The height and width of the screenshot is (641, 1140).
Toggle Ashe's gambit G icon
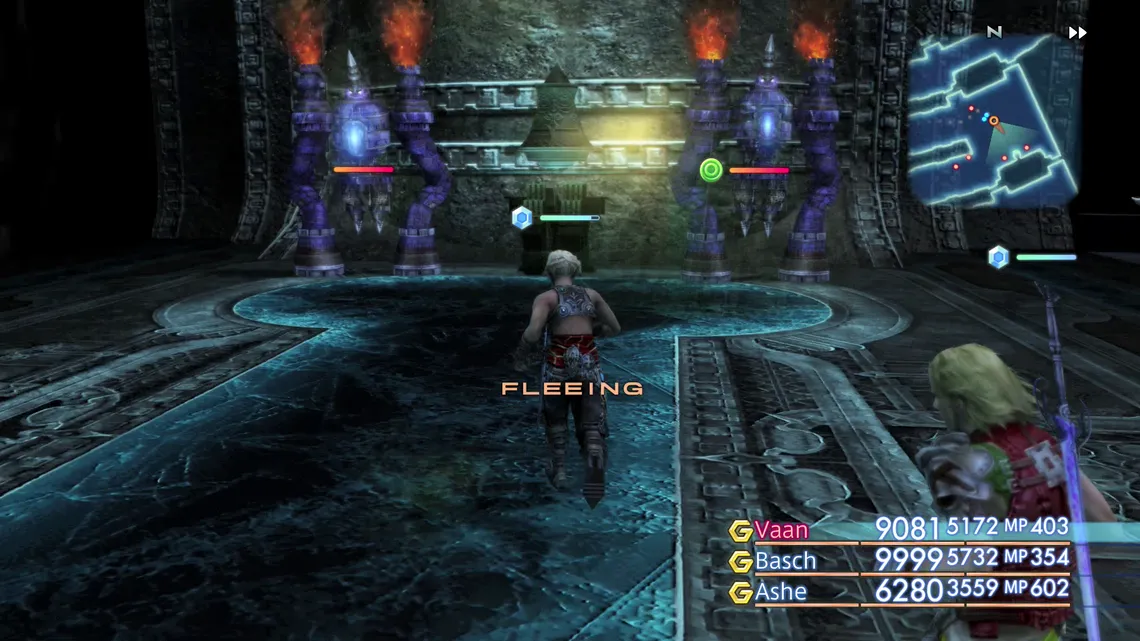pyautogui.click(x=741, y=592)
